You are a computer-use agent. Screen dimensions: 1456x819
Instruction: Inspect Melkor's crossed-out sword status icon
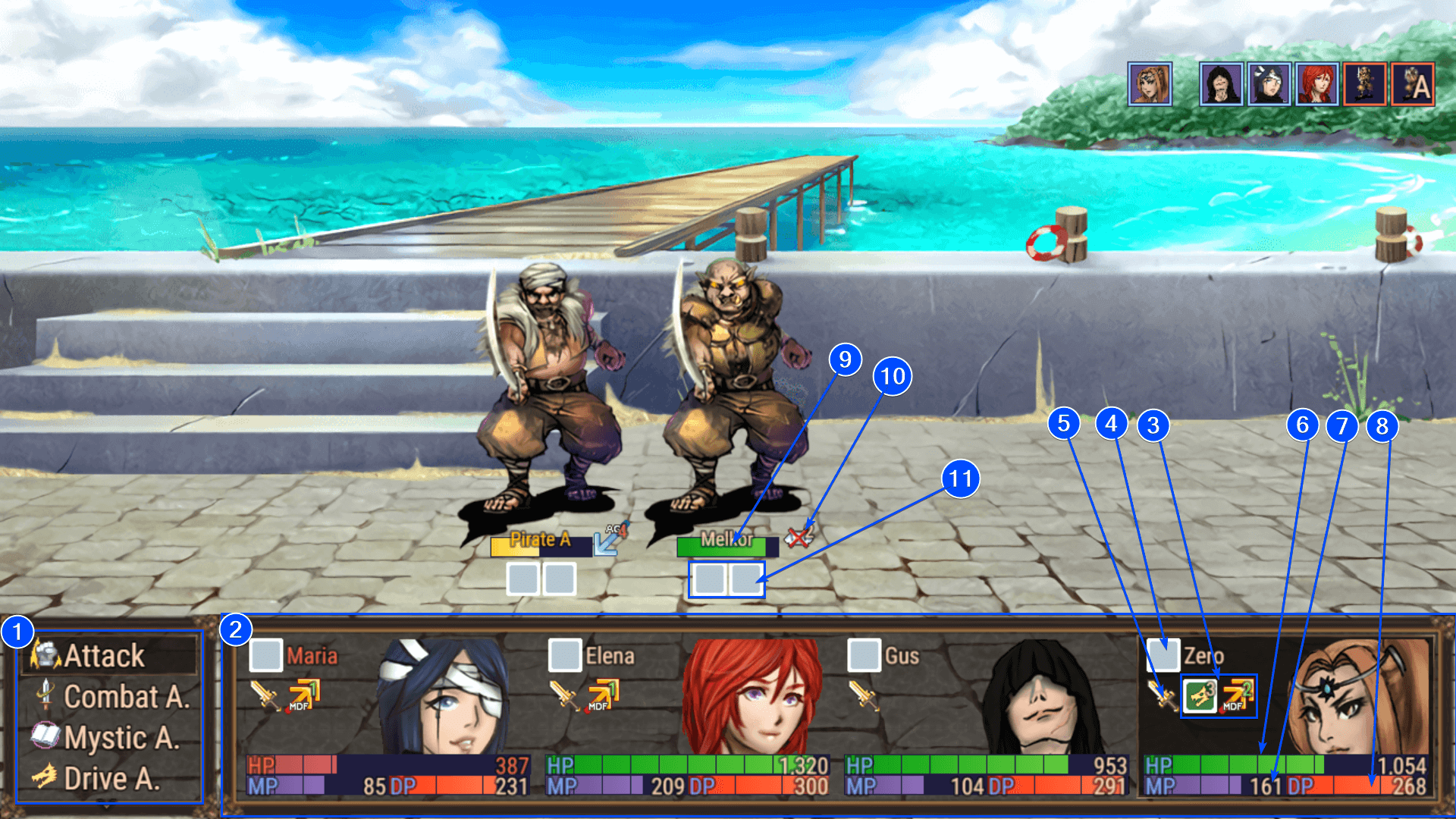click(799, 537)
